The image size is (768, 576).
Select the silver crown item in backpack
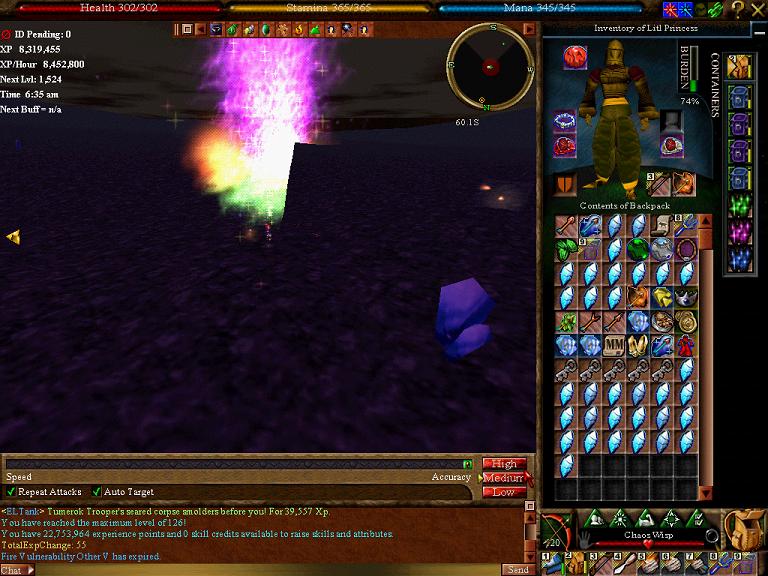click(687, 298)
